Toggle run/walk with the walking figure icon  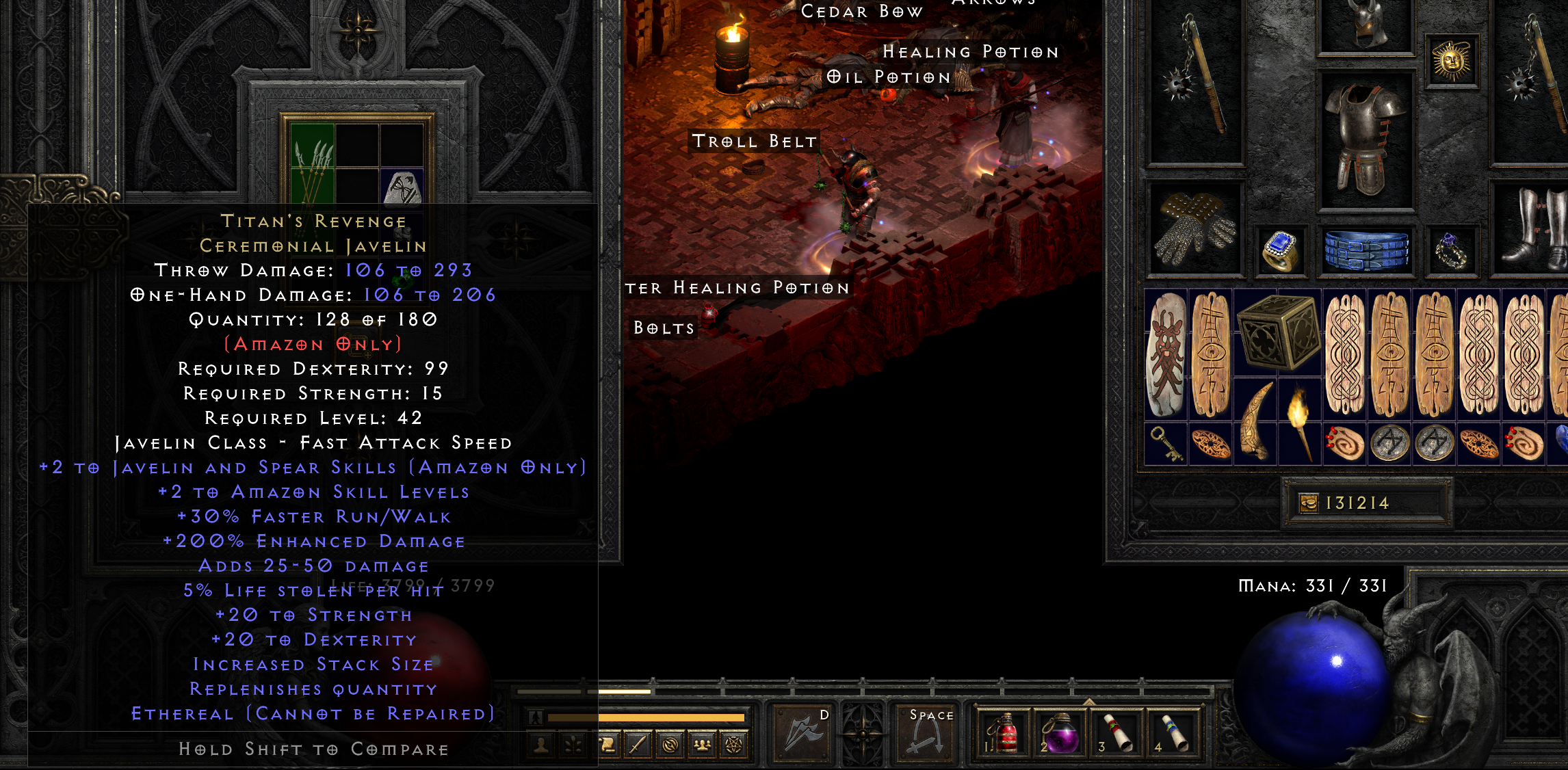(536, 718)
